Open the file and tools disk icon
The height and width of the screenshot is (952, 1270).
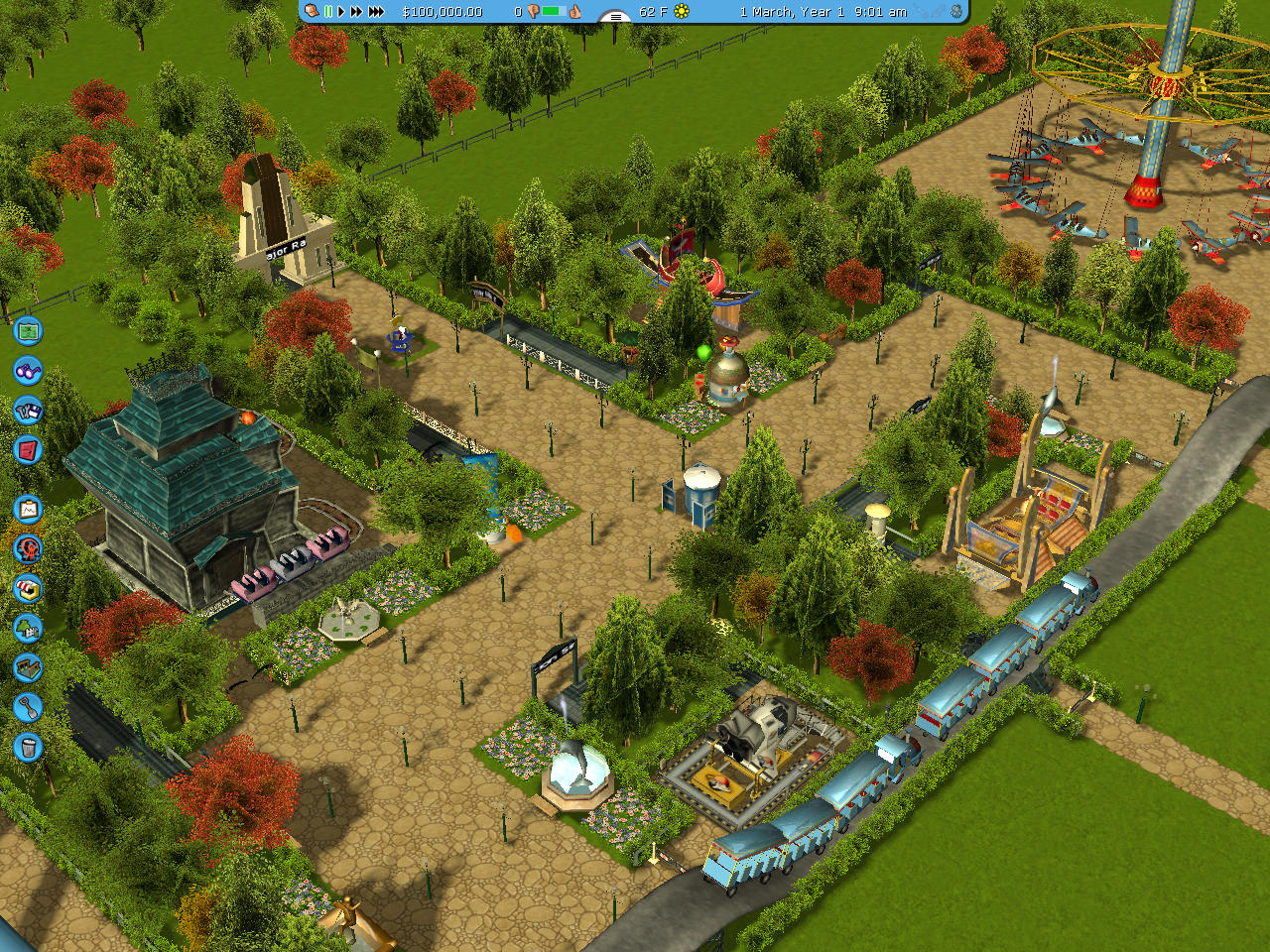click(28, 410)
